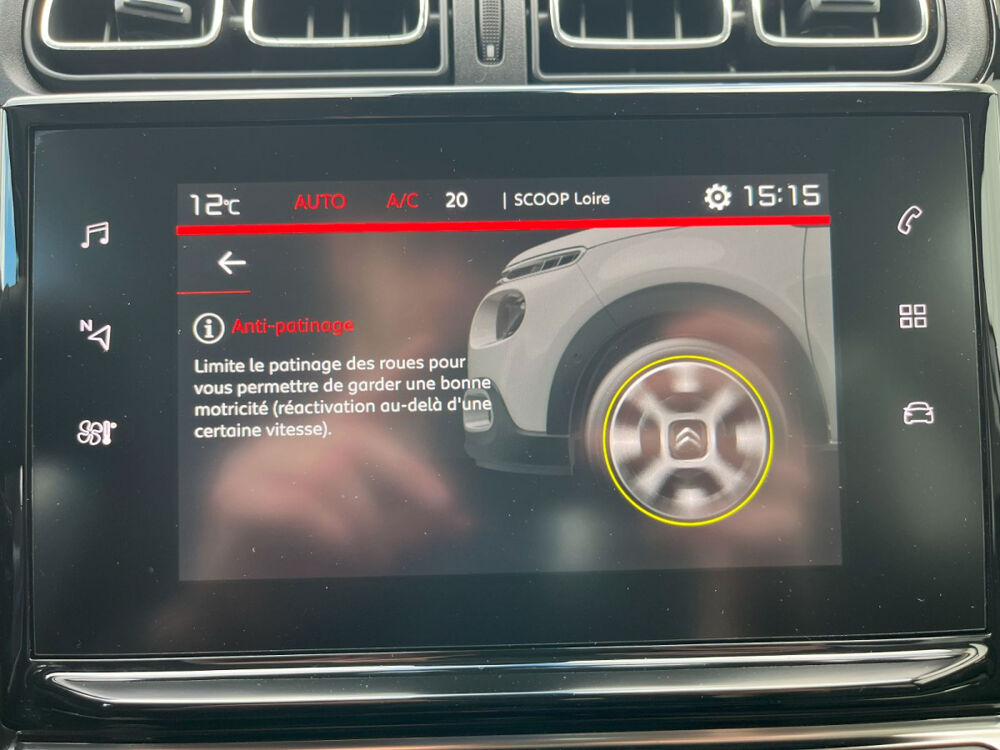Open the applications grid menu

point(913,317)
